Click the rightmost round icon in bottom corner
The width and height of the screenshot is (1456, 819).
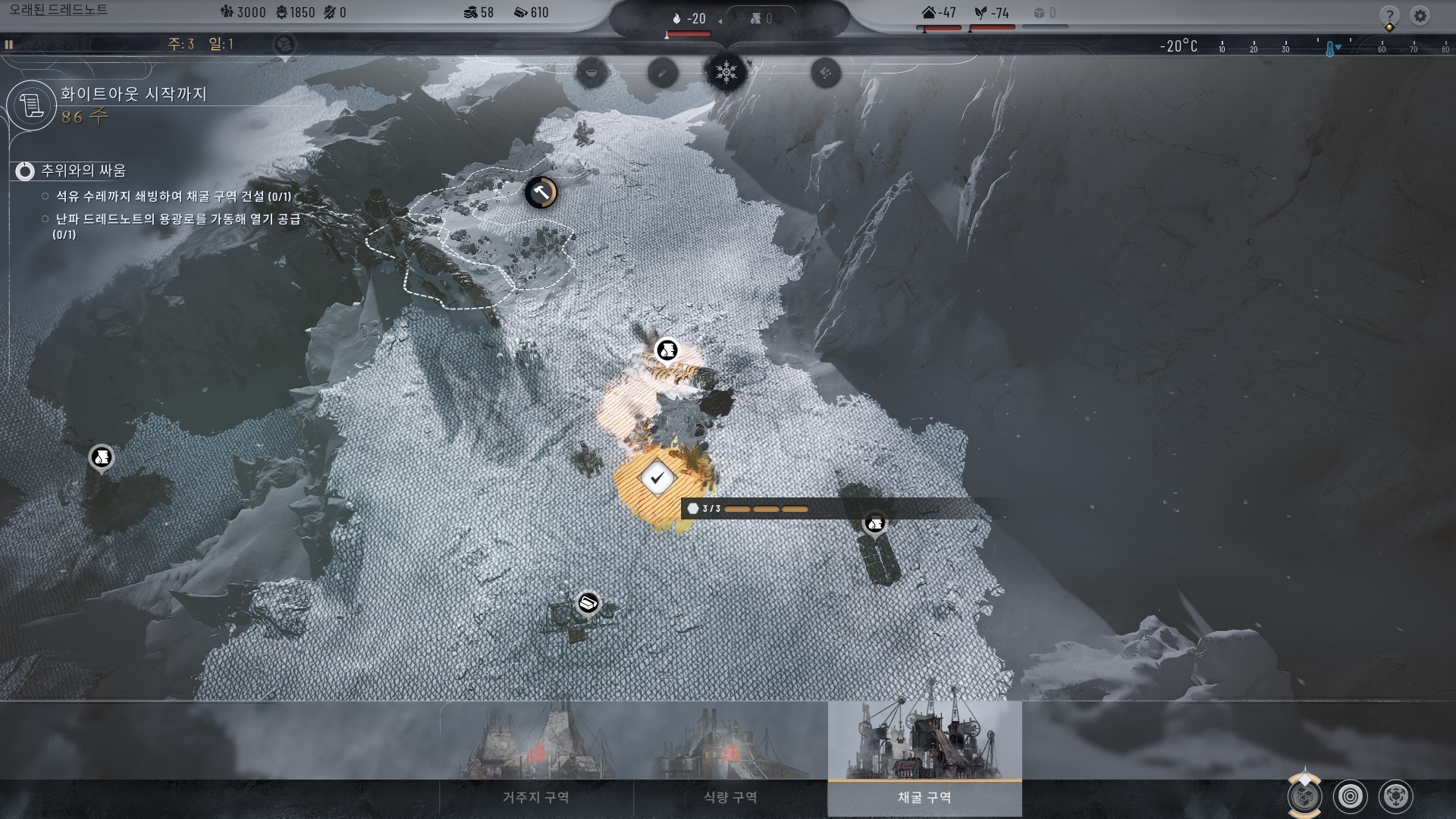(1395, 796)
